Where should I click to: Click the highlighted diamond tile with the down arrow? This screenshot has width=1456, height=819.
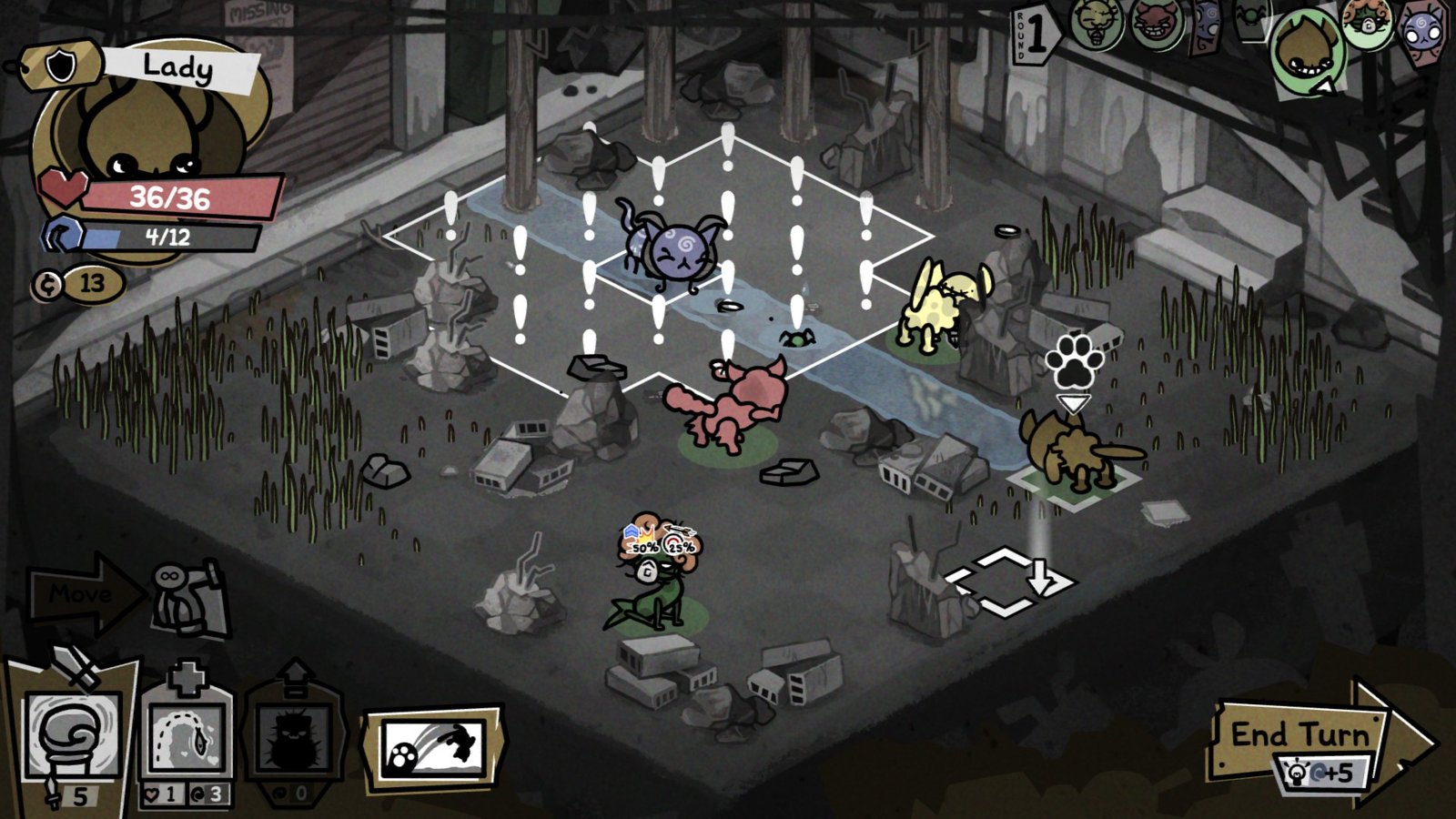1008,582
